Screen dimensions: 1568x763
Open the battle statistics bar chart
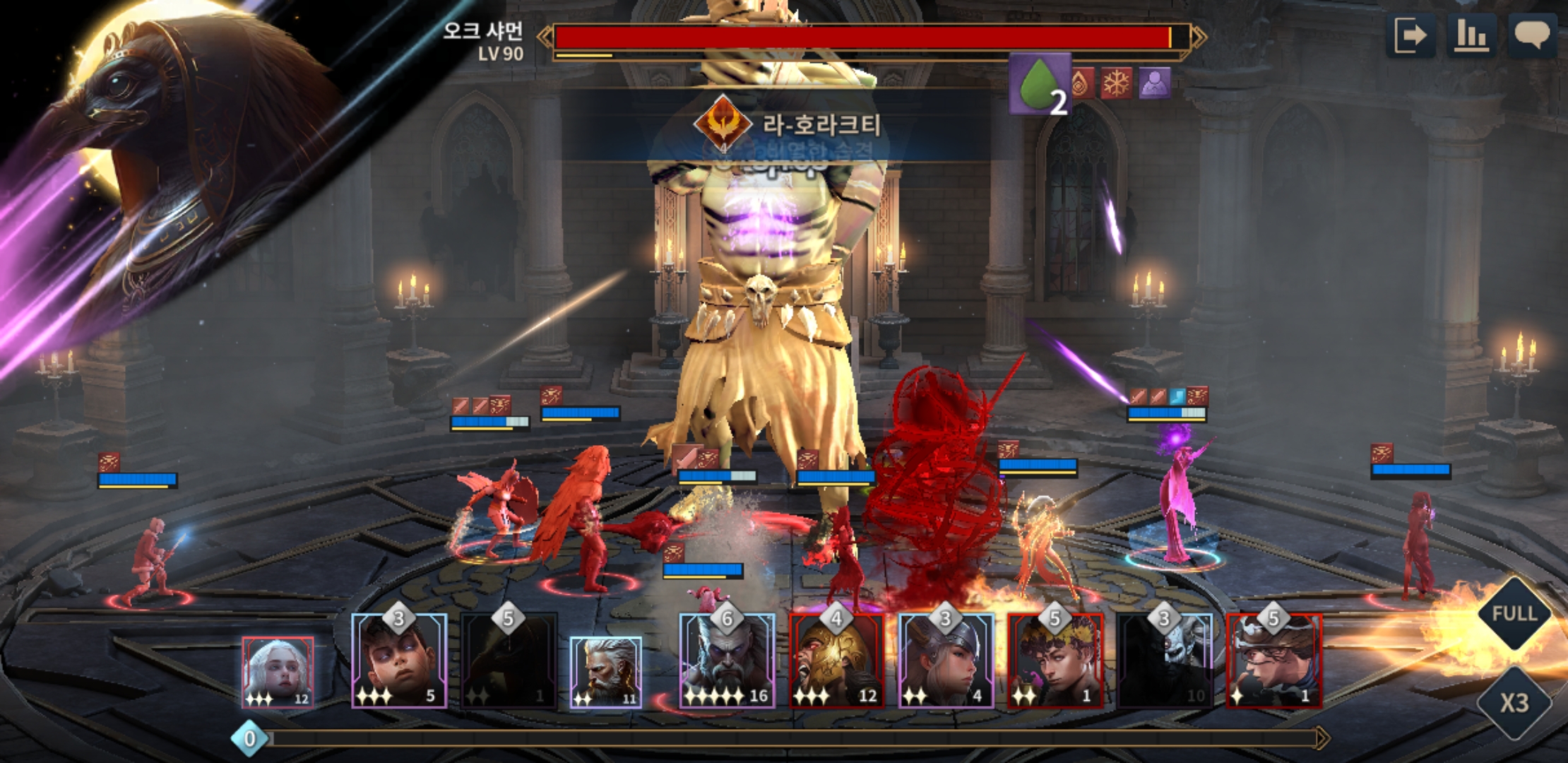click(1471, 35)
